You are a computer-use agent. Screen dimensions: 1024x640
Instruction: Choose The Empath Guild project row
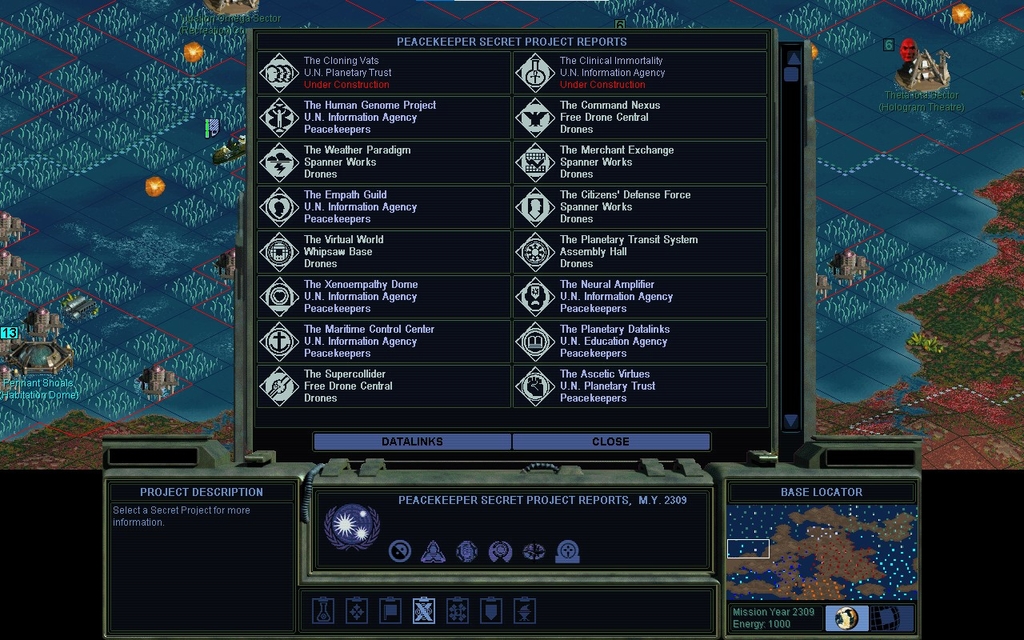(384, 207)
